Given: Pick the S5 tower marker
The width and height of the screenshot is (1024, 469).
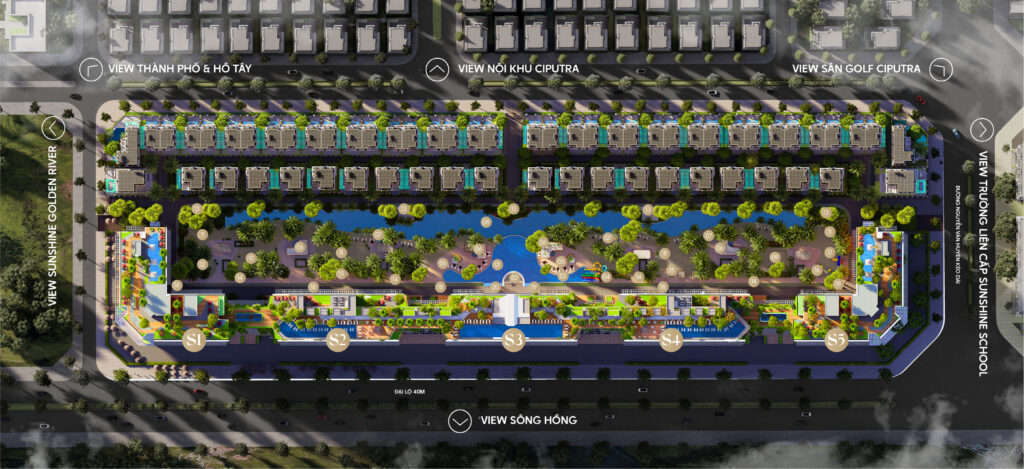Looking at the screenshot, I should [x=837, y=340].
